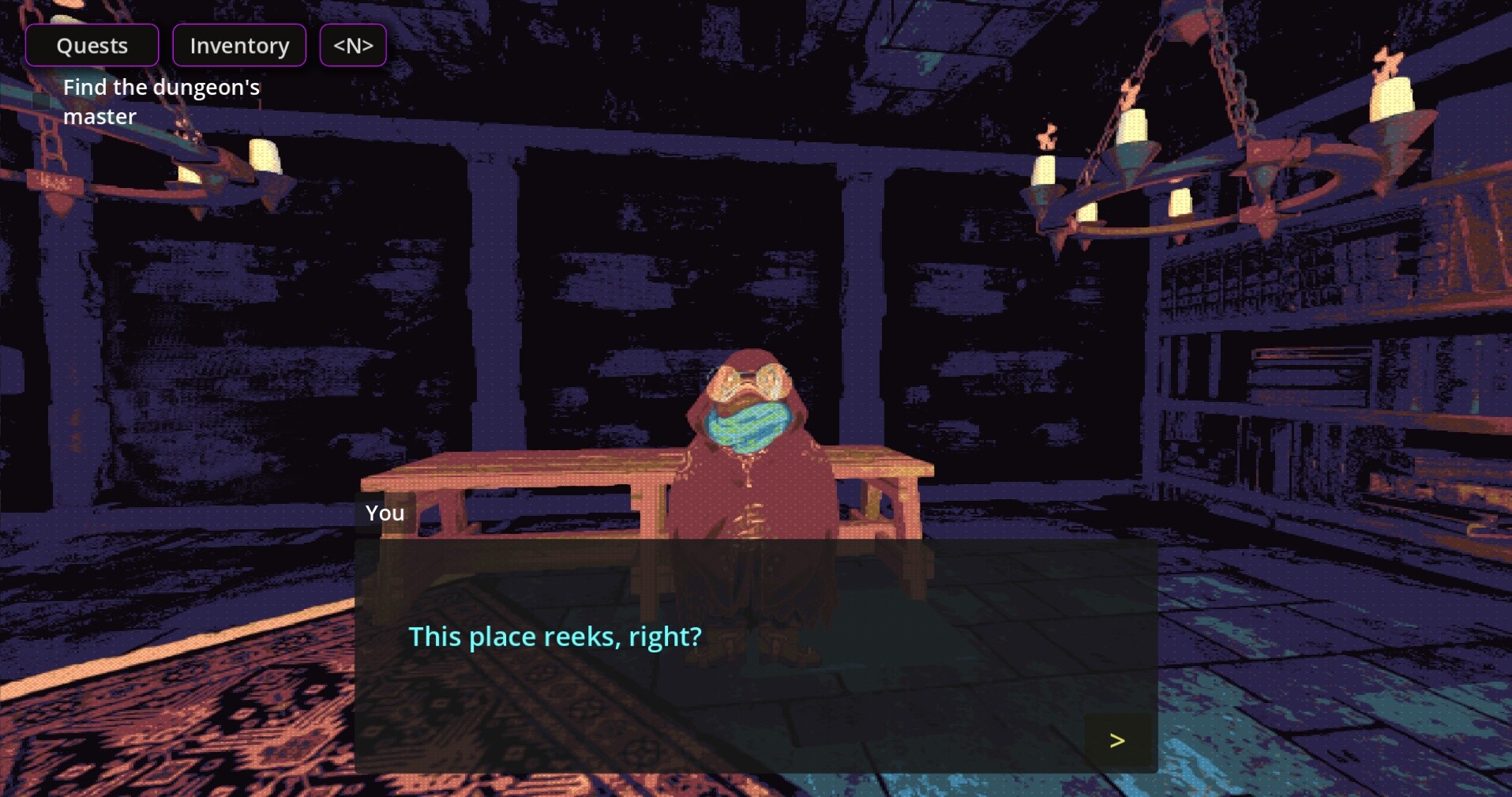Open the Quests panel
The width and height of the screenshot is (1512, 797).
point(92,45)
